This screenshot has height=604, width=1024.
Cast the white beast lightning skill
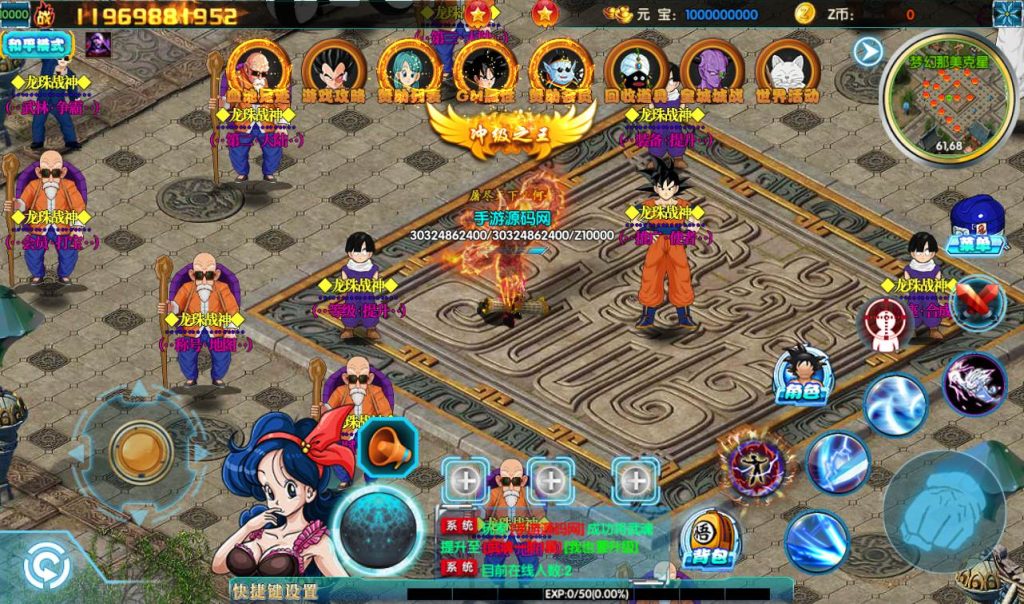point(973,383)
